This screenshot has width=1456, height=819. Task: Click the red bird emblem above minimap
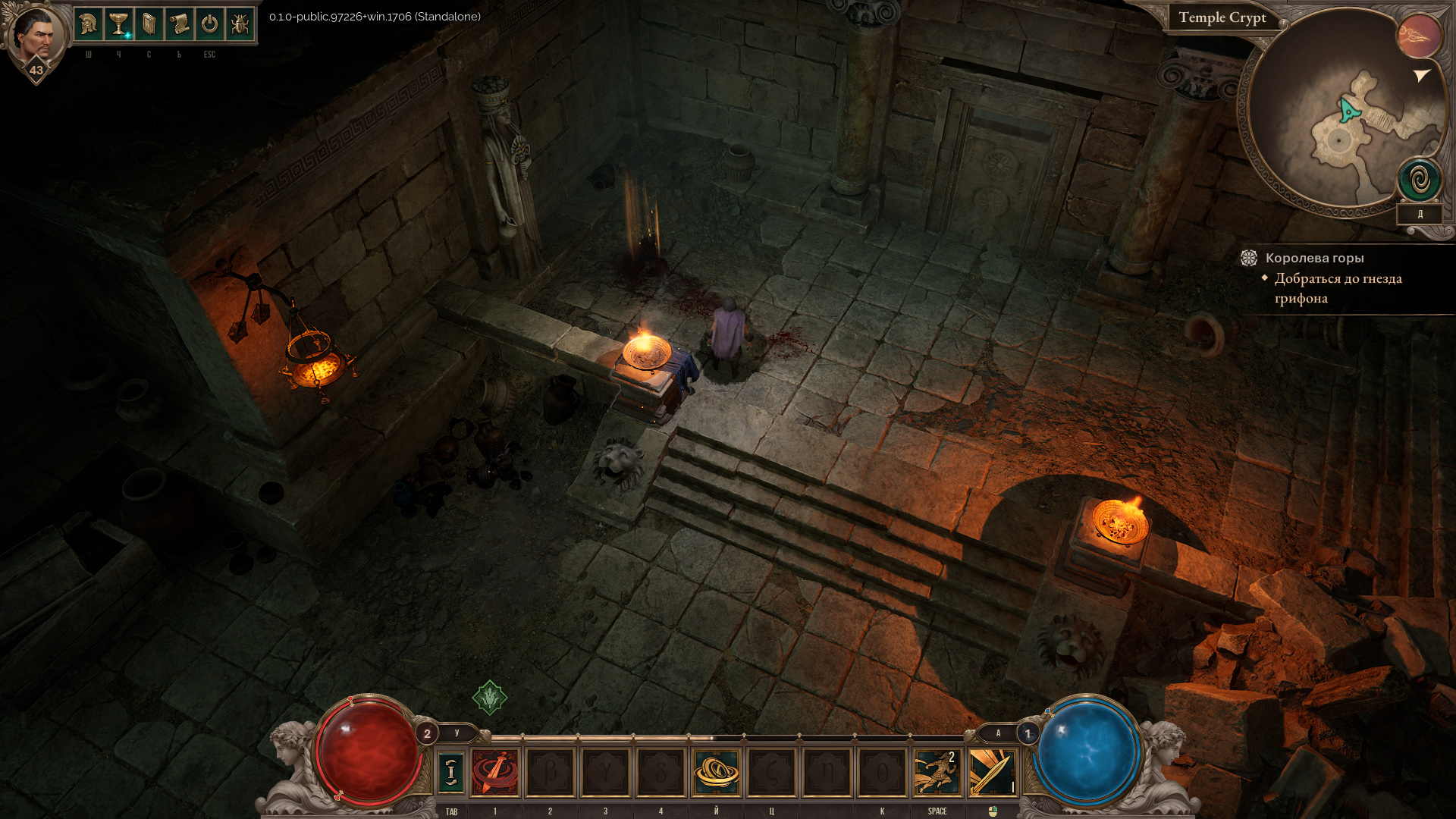[1419, 36]
